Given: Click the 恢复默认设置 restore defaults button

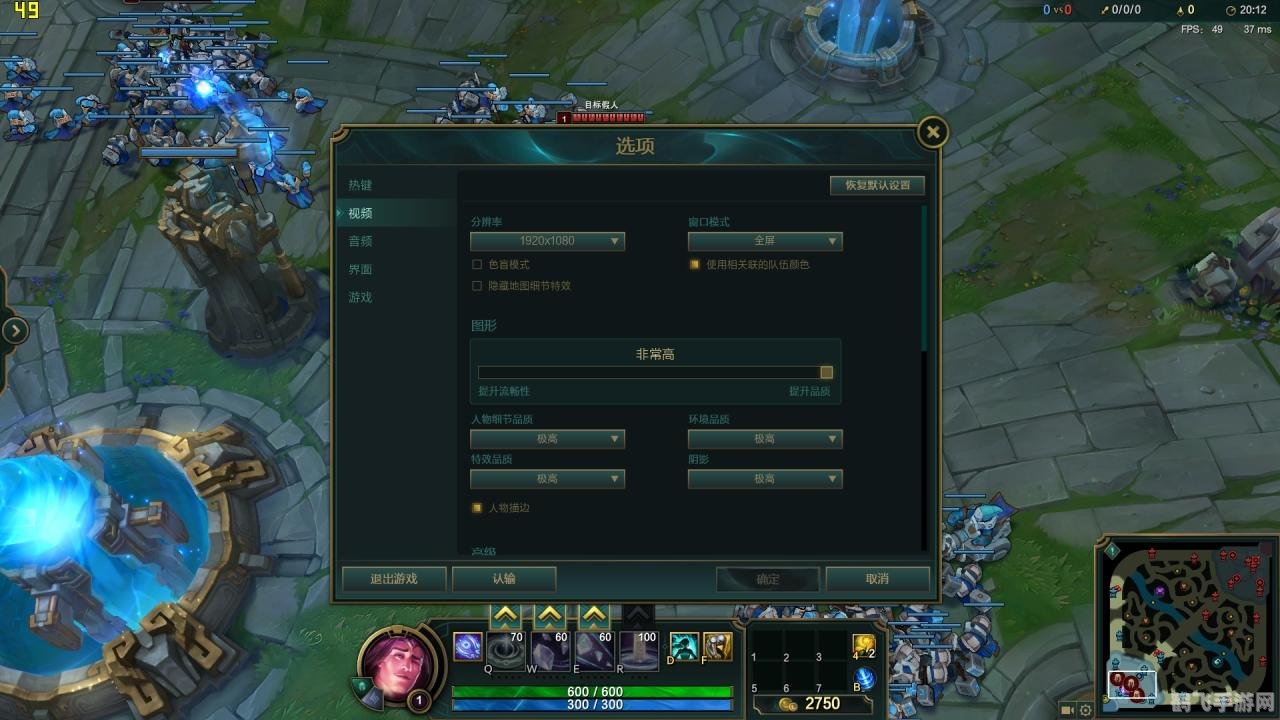Looking at the screenshot, I should pos(876,185).
